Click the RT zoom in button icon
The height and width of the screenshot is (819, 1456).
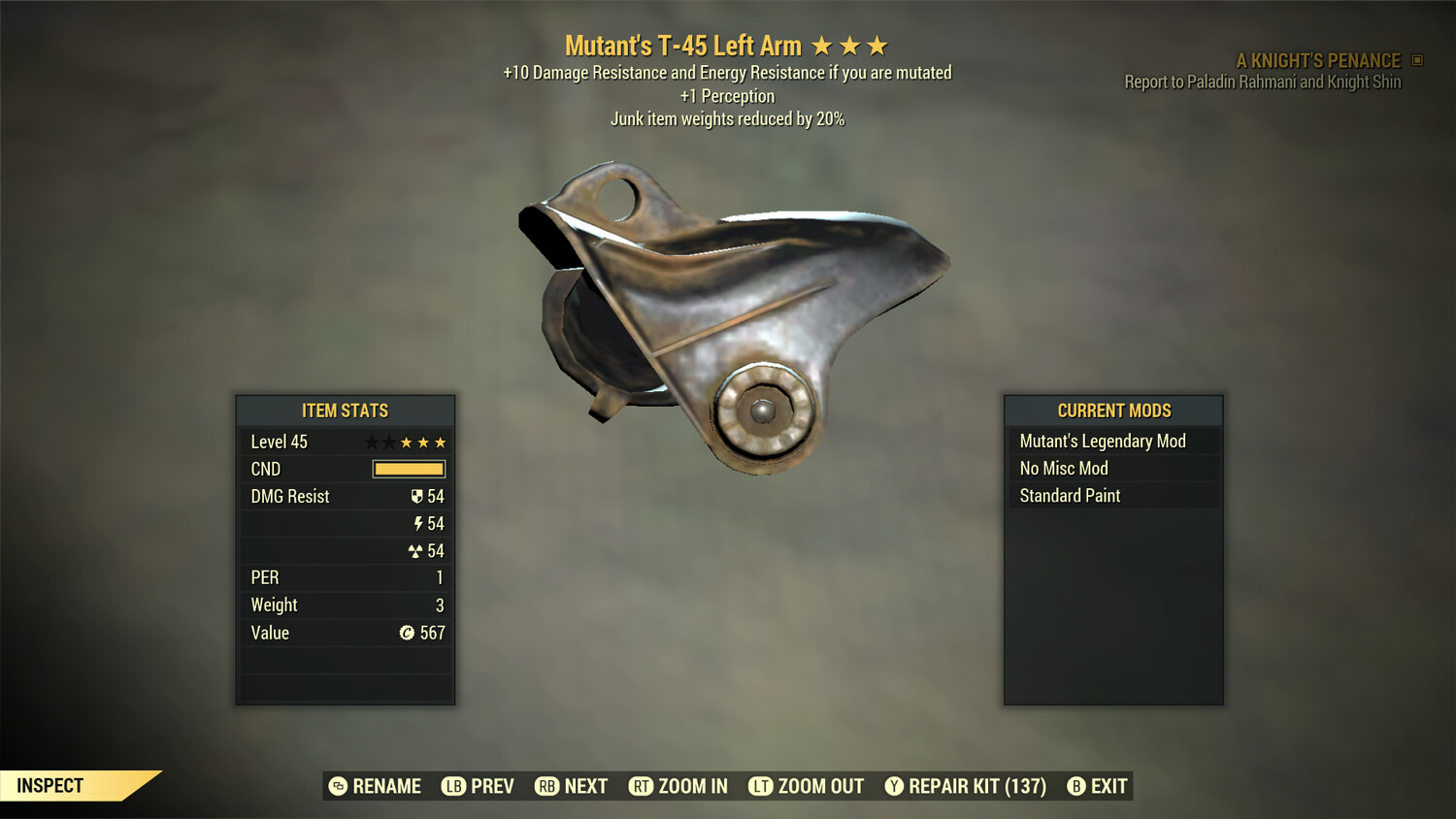642,786
